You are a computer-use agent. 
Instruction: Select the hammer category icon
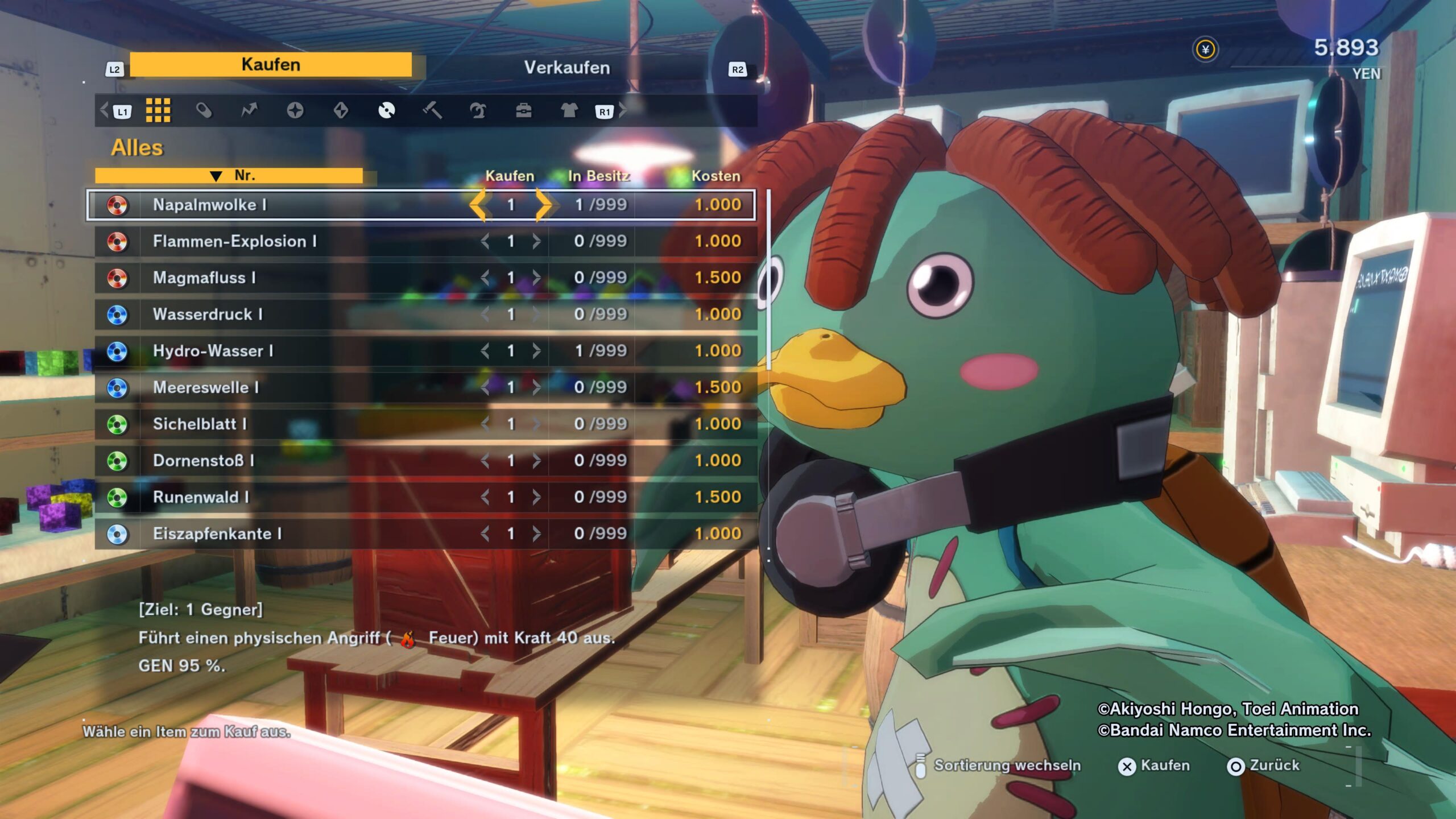point(432,110)
